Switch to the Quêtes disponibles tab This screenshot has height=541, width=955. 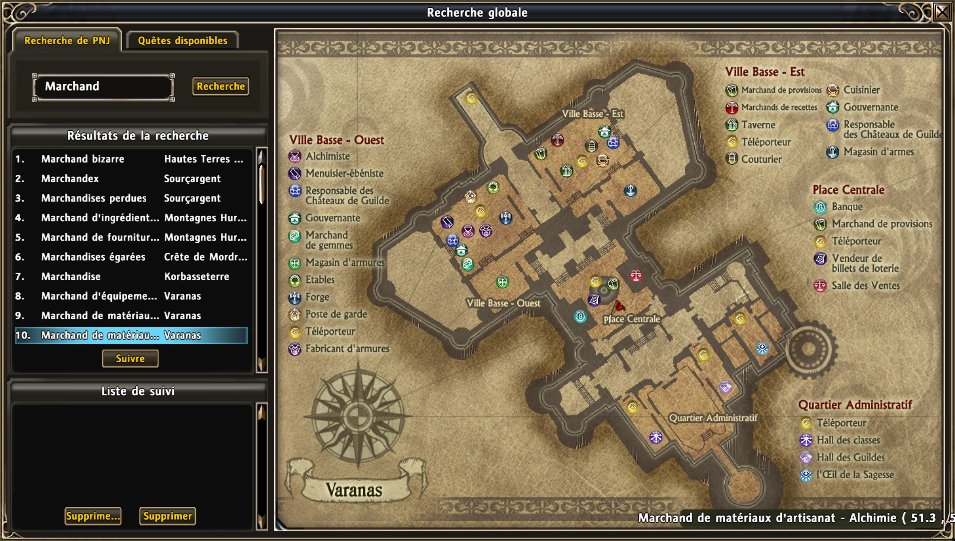(x=182, y=41)
